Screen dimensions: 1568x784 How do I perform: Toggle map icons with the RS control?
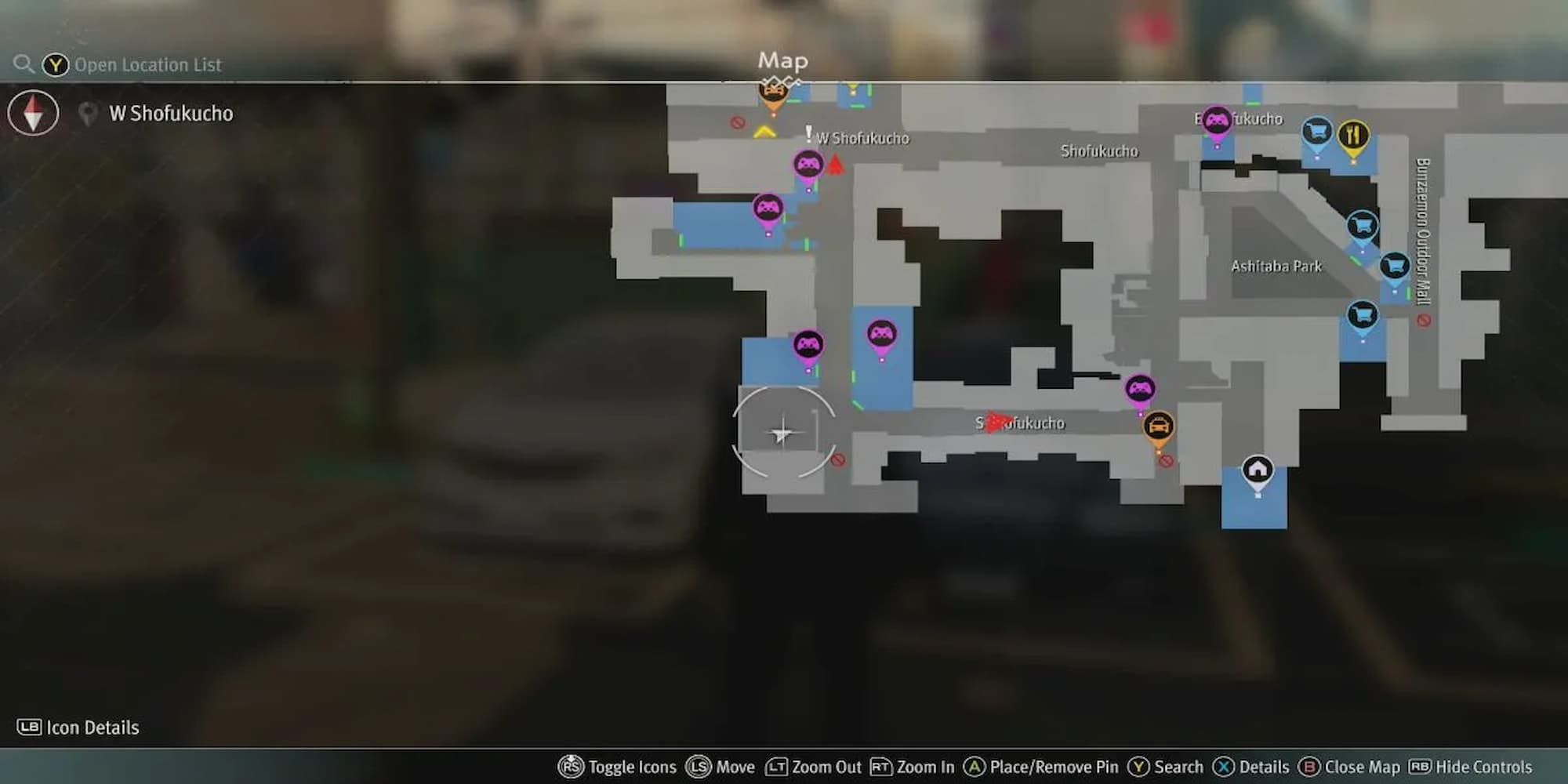pyautogui.click(x=570, y=767)
